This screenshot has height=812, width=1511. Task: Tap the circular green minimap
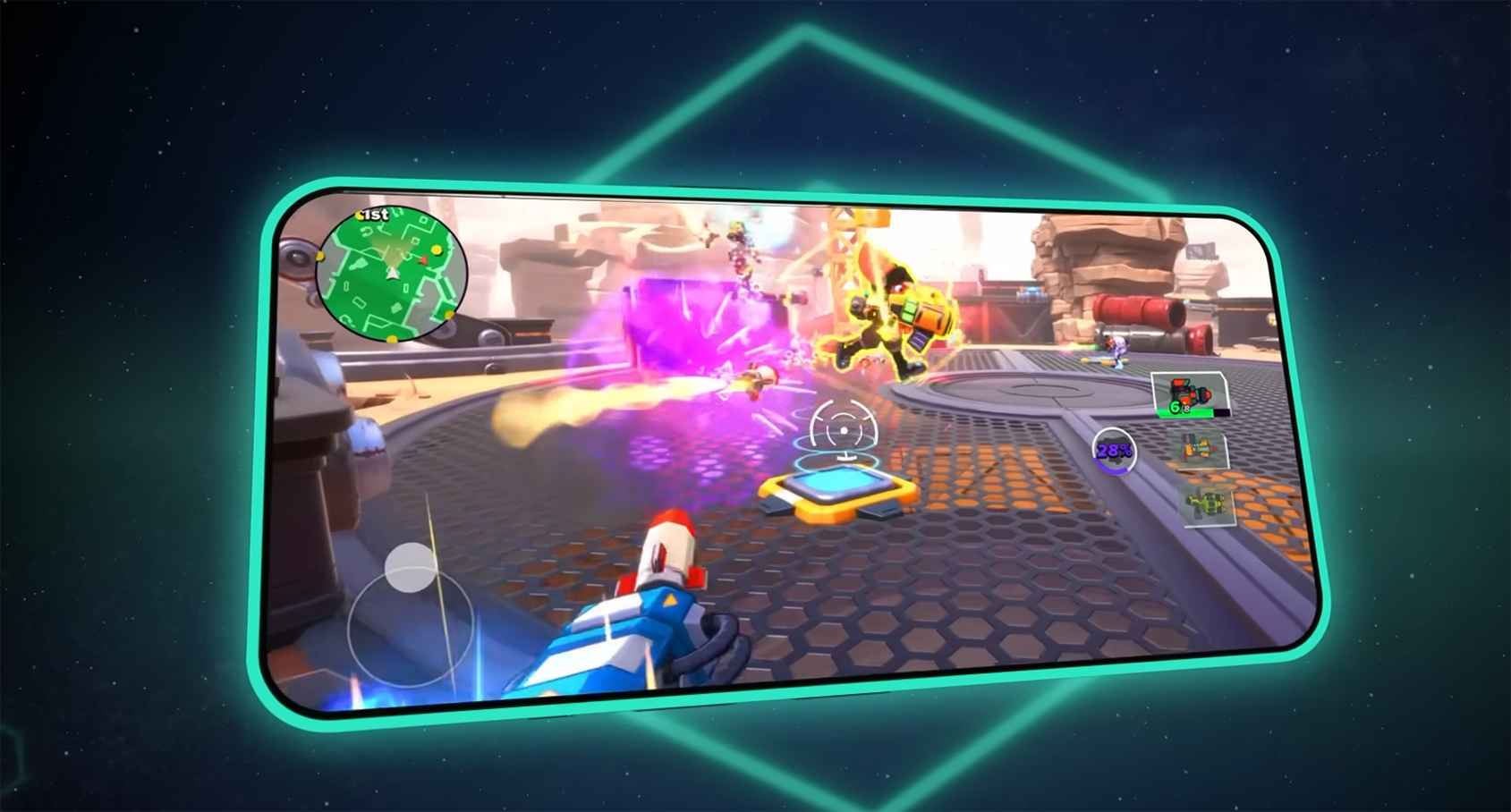tap(391, 274)
